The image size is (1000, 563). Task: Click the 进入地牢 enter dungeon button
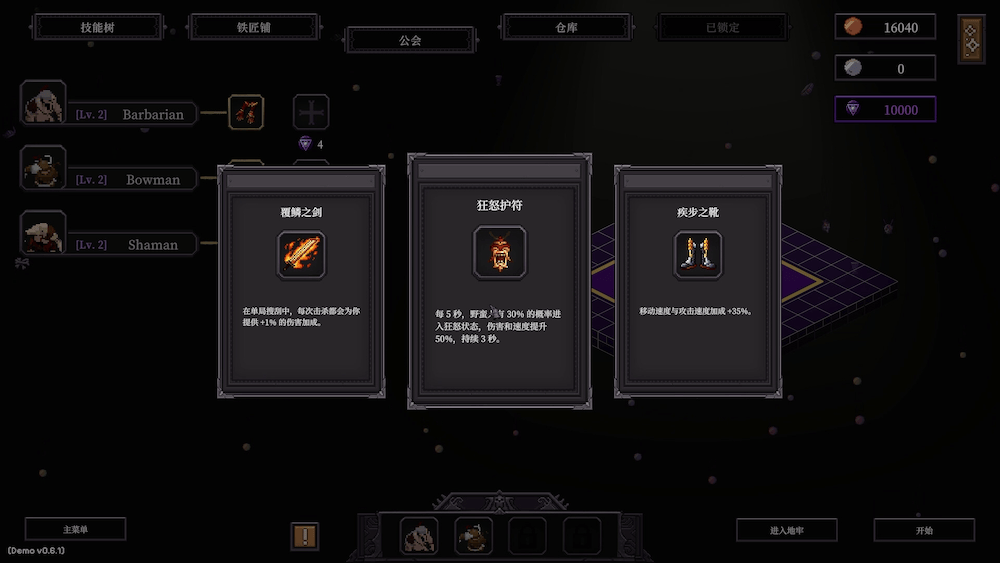[786, 530]
